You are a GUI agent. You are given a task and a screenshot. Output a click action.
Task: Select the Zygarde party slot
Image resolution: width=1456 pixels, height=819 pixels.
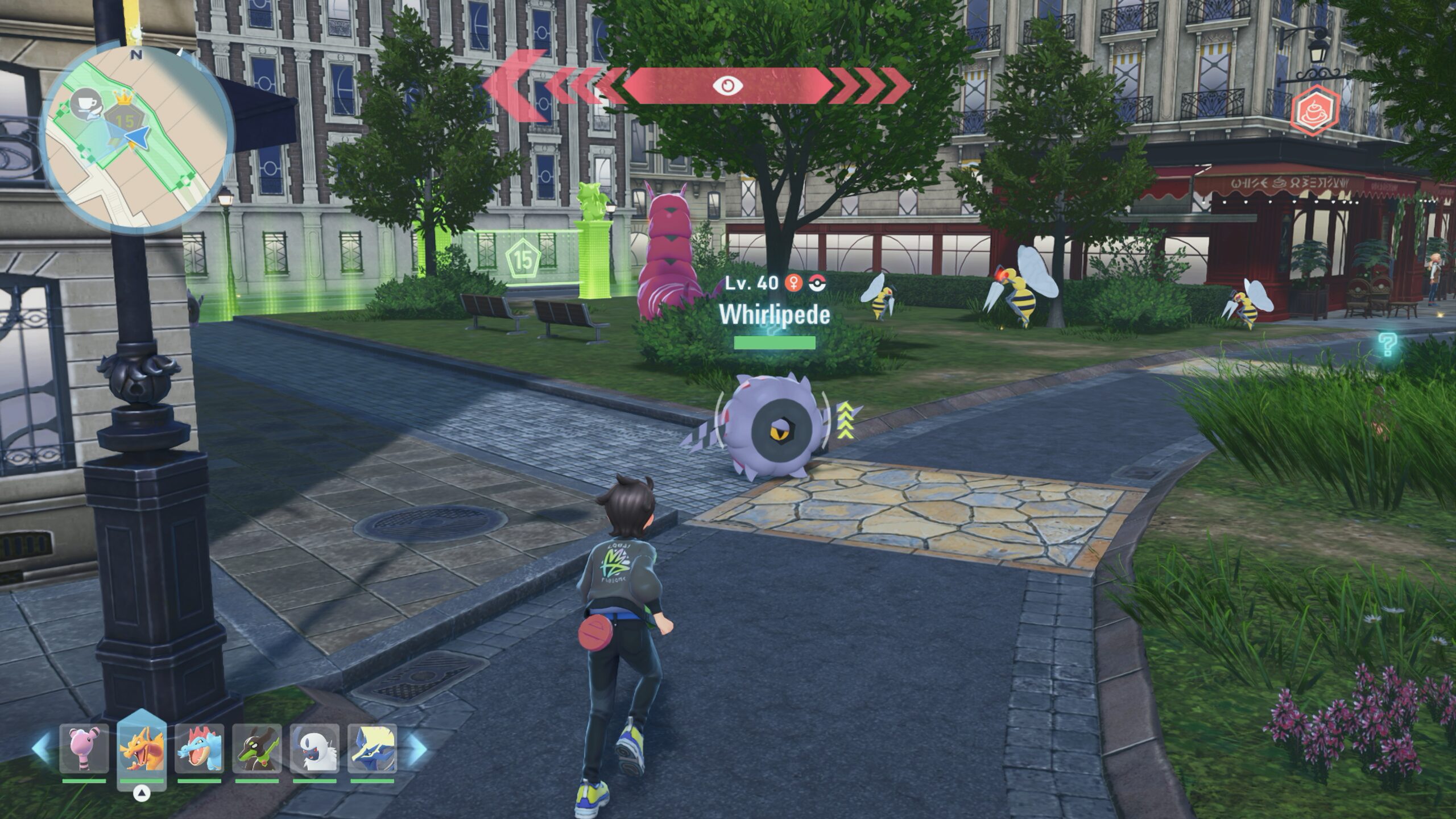(x=257, y=748)
